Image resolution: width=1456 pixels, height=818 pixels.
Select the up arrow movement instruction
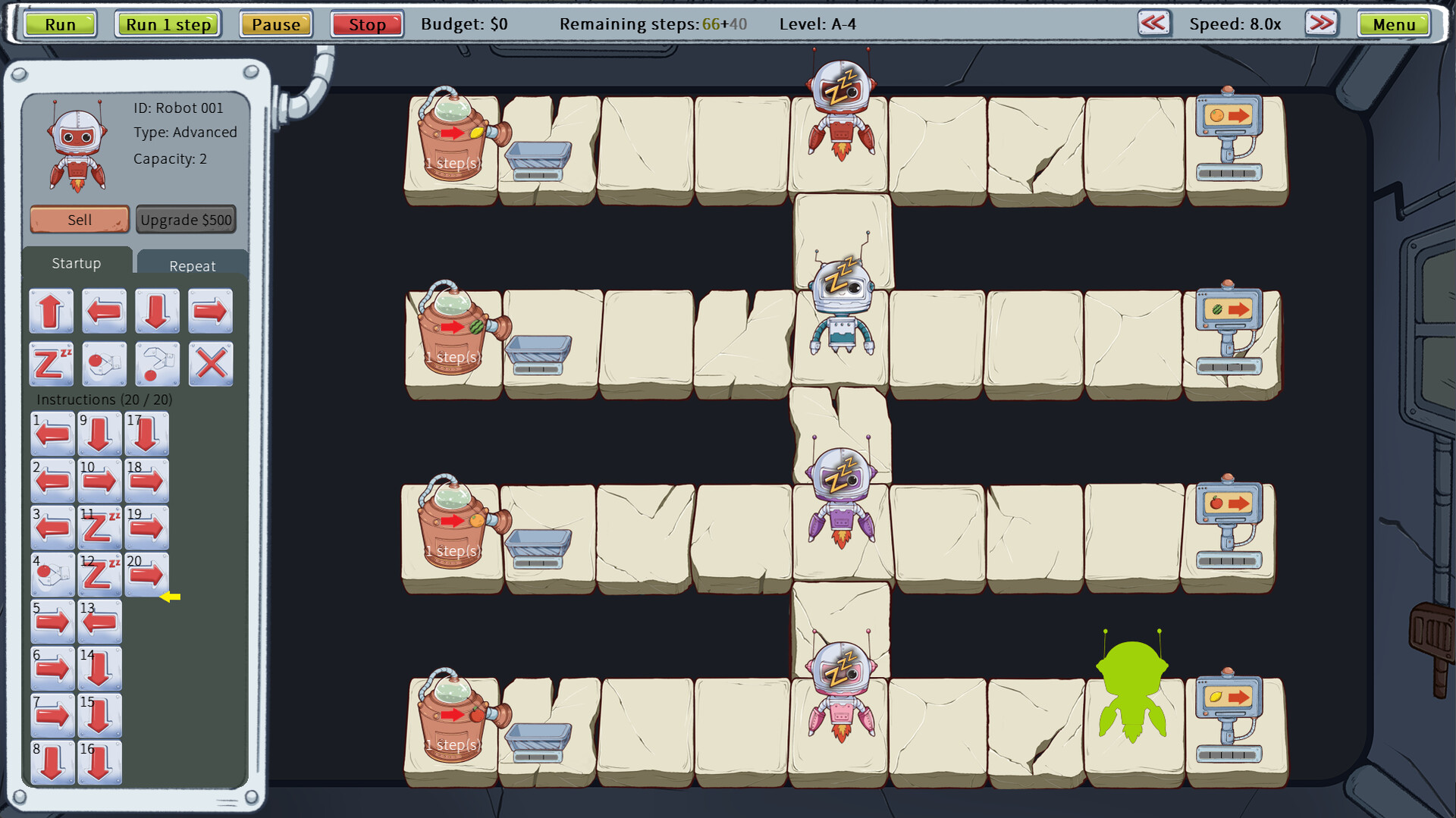point(51,311)
